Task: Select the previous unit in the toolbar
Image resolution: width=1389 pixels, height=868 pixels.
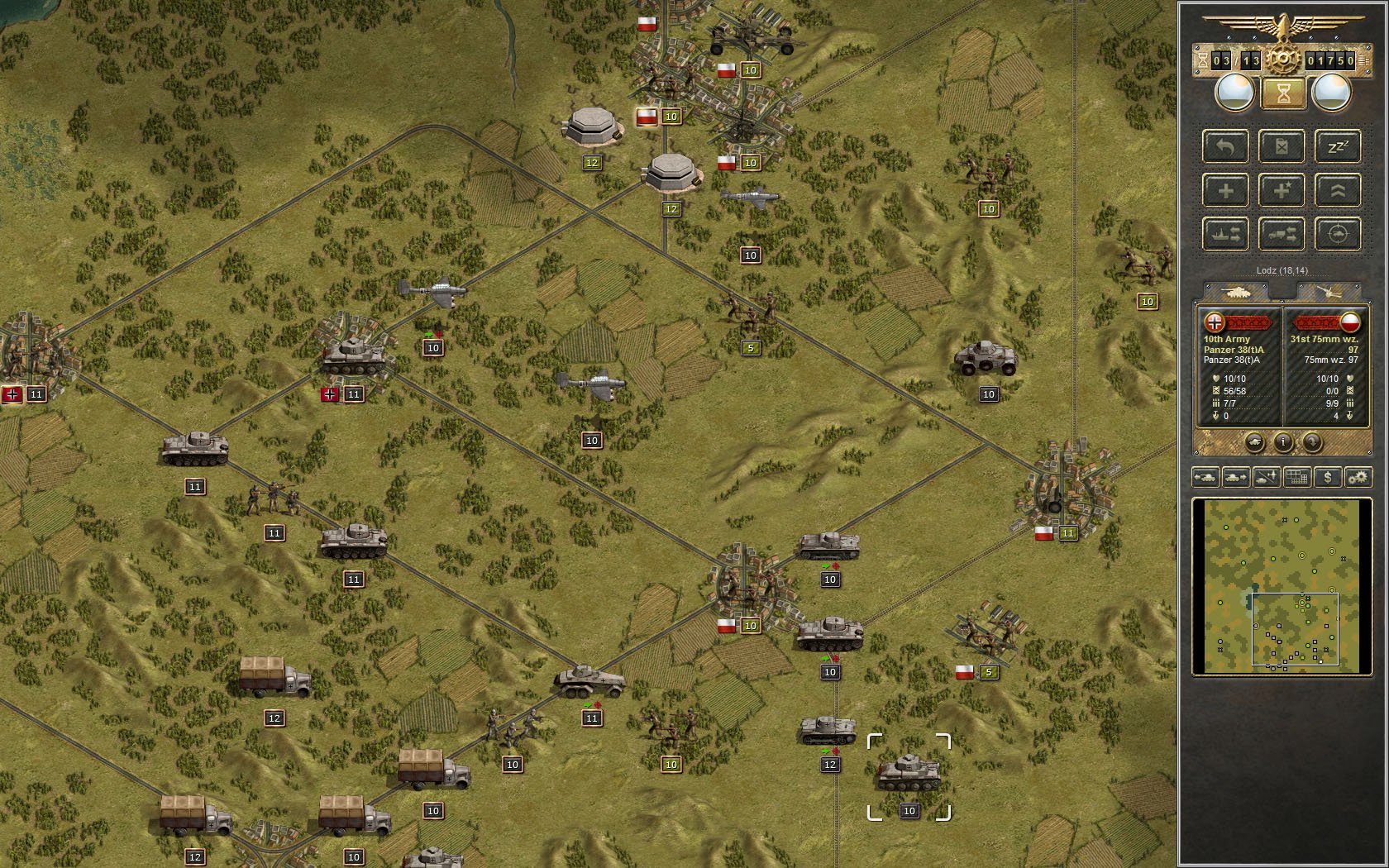Action: point(1205,477)
